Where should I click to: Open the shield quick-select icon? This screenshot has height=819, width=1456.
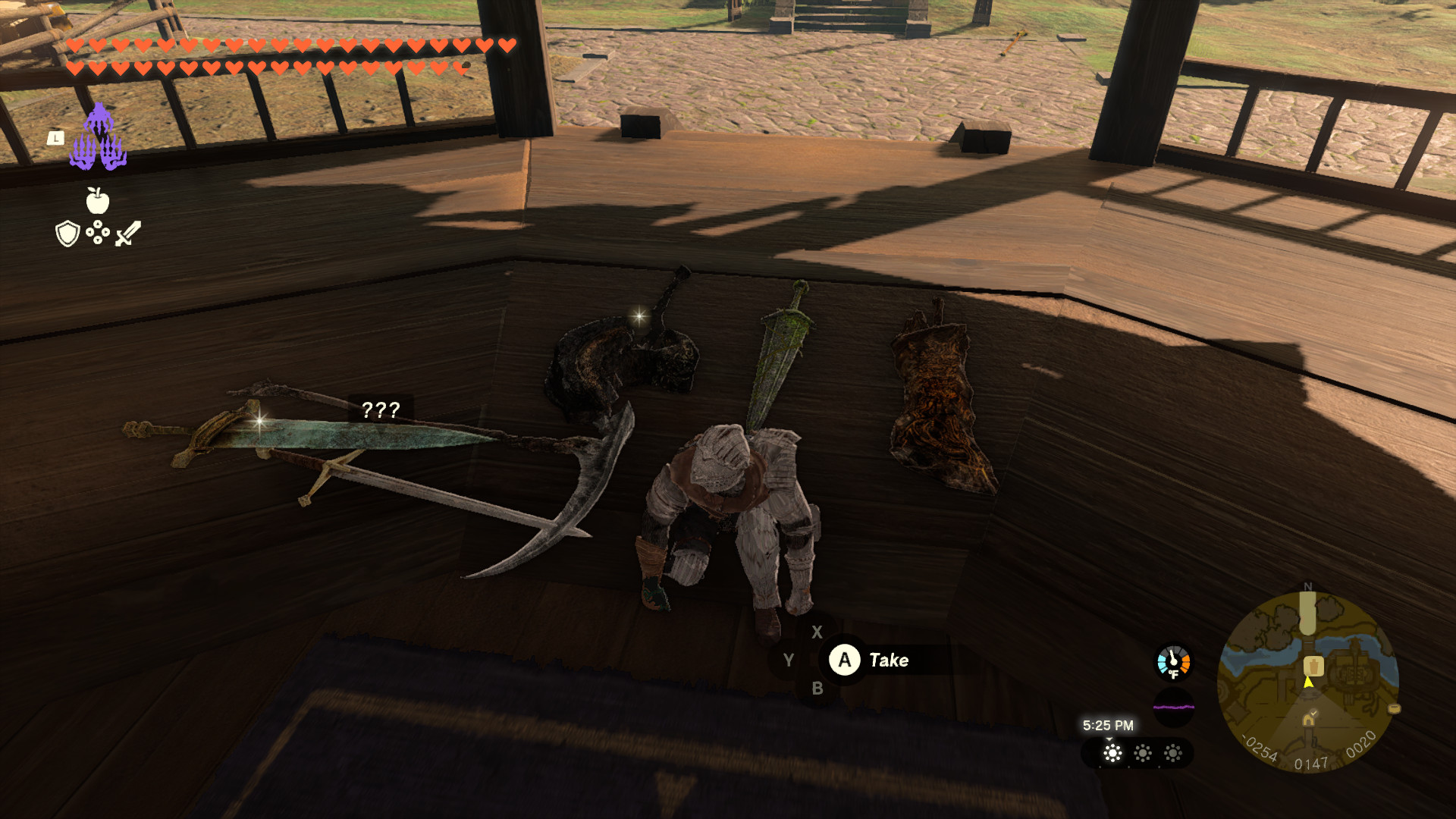(x=67, y=234)
